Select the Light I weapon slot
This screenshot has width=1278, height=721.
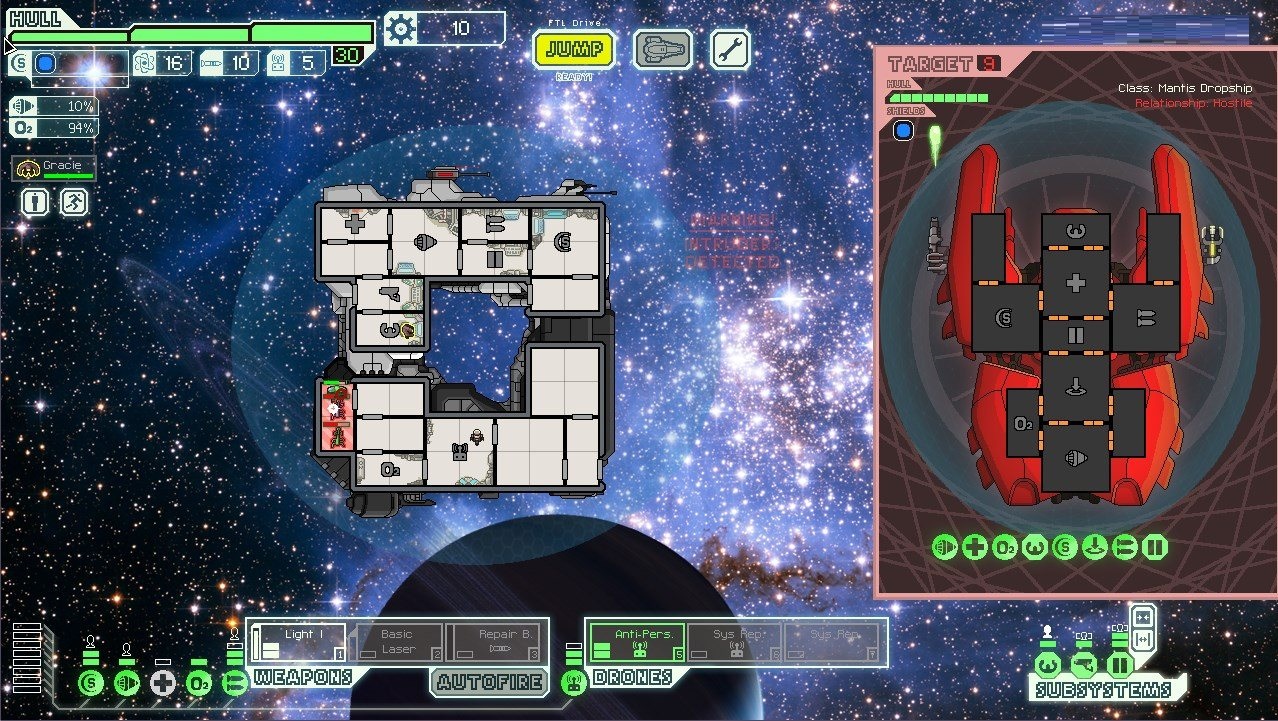point(298,642)
